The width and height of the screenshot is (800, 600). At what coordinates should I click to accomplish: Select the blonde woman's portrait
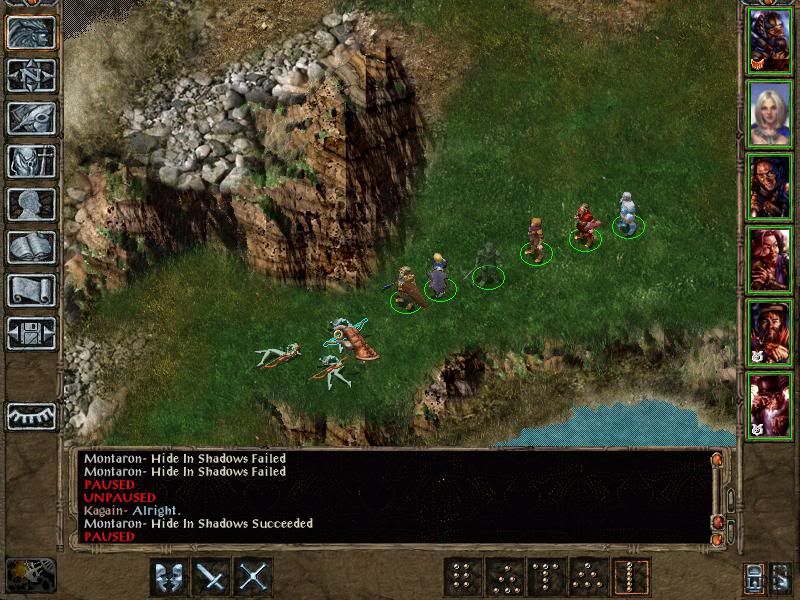point(770,113)
